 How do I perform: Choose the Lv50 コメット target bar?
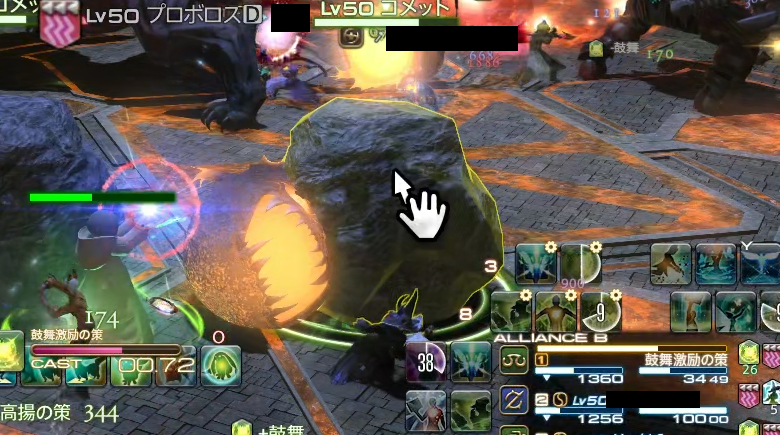[x=385, y=10]
